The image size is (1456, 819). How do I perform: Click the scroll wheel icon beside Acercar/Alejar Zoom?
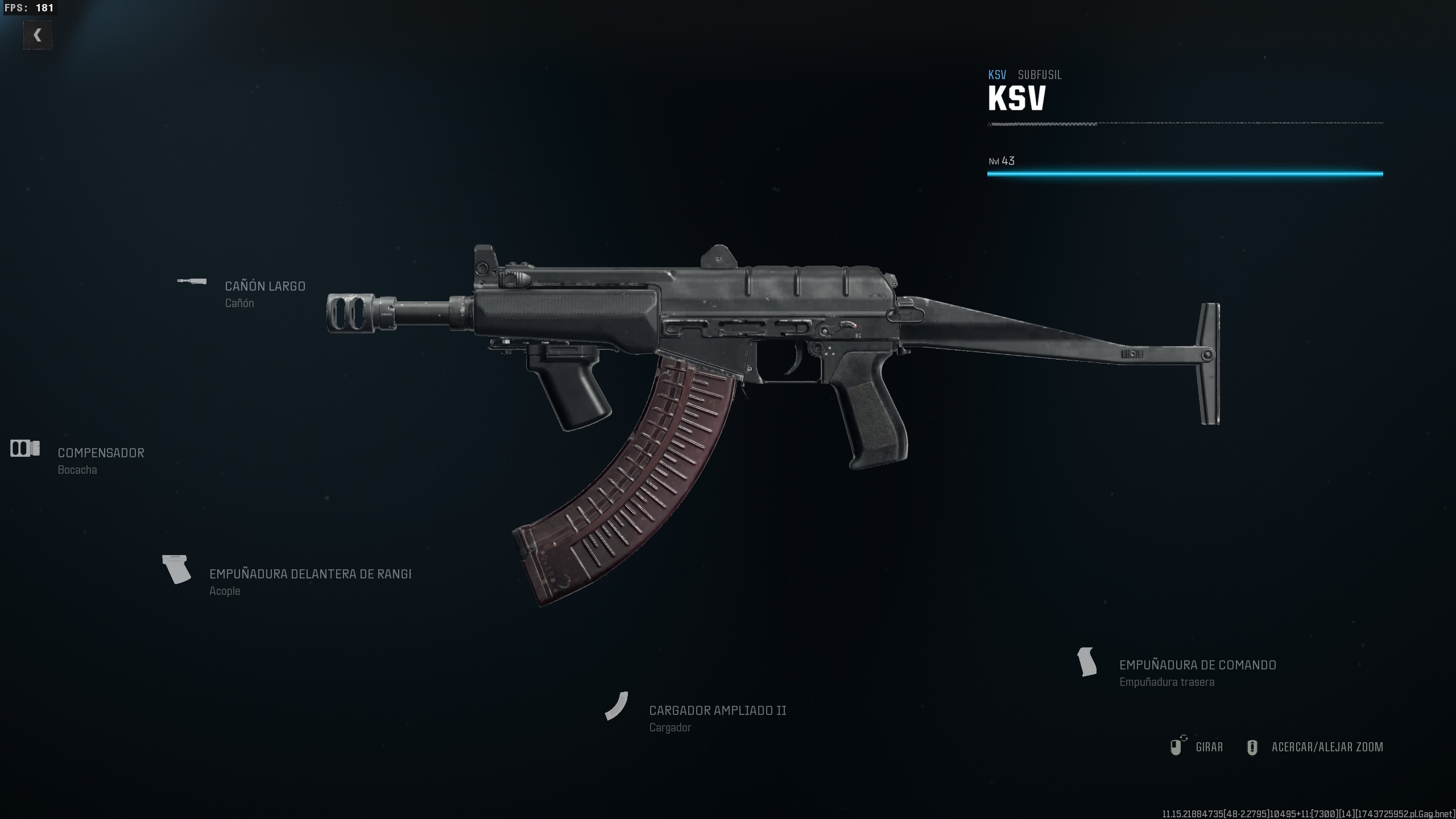tap(1253, 747)
